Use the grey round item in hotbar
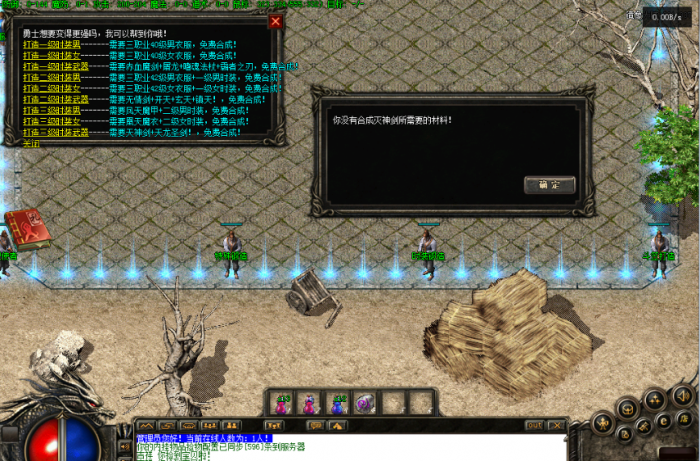 [365, 402]
